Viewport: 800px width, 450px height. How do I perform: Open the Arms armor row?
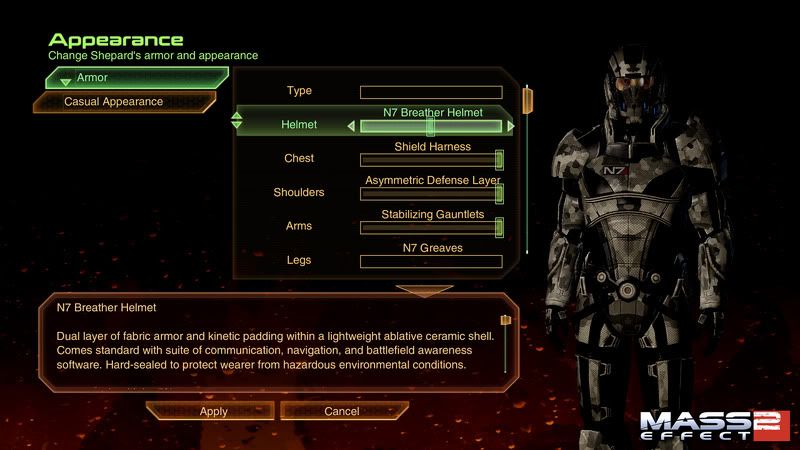tap(299, 226)
